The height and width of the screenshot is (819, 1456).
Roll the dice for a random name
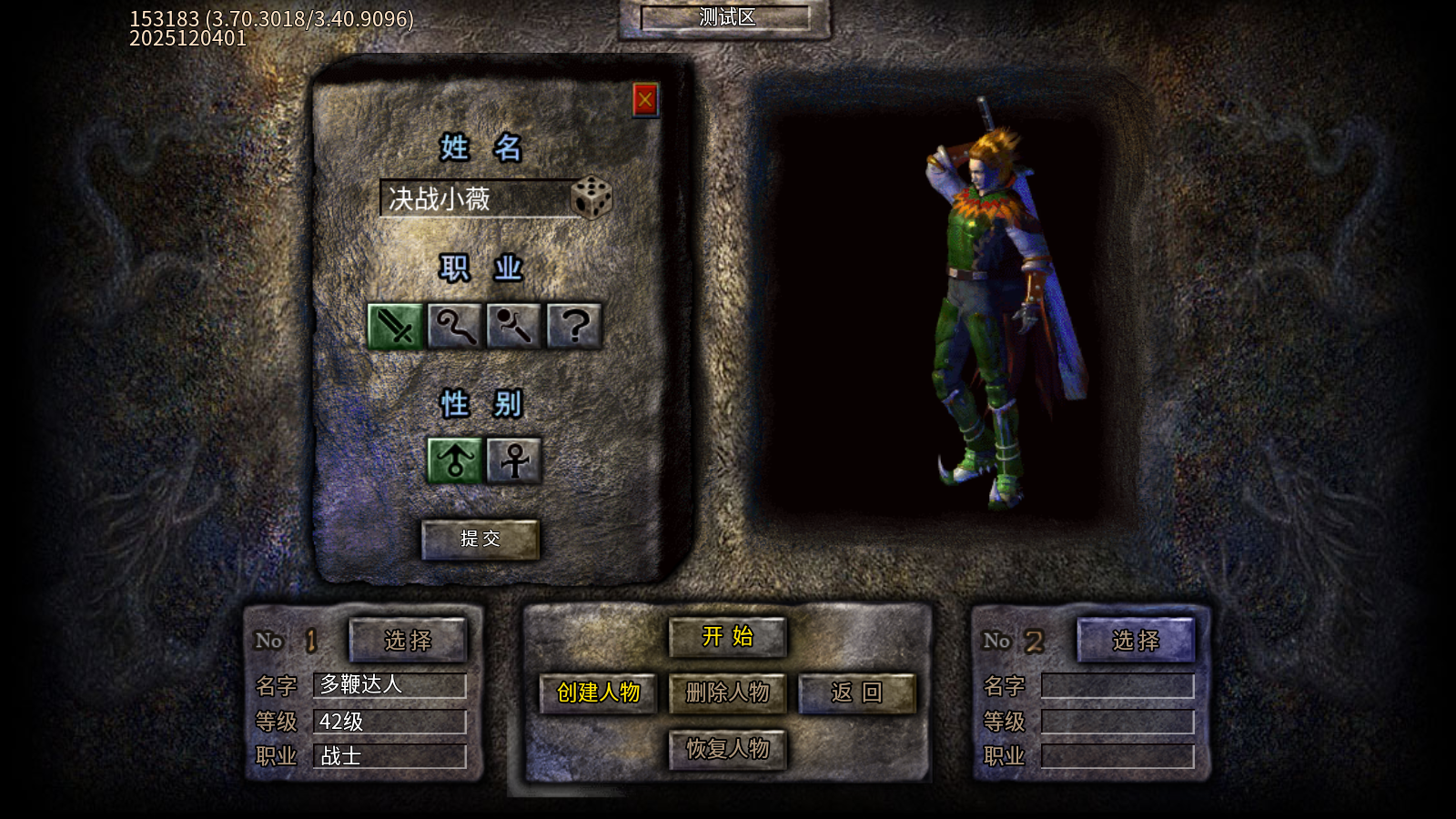(591, 197)
